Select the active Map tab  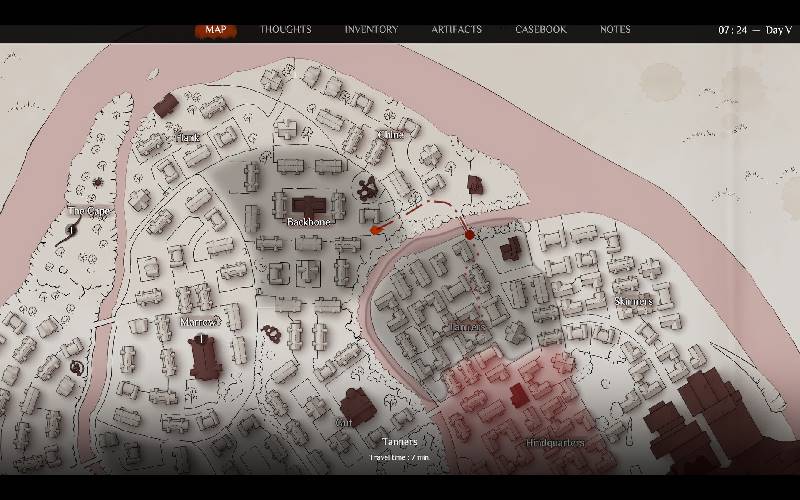pyautogui.click(x=215, y=29)
